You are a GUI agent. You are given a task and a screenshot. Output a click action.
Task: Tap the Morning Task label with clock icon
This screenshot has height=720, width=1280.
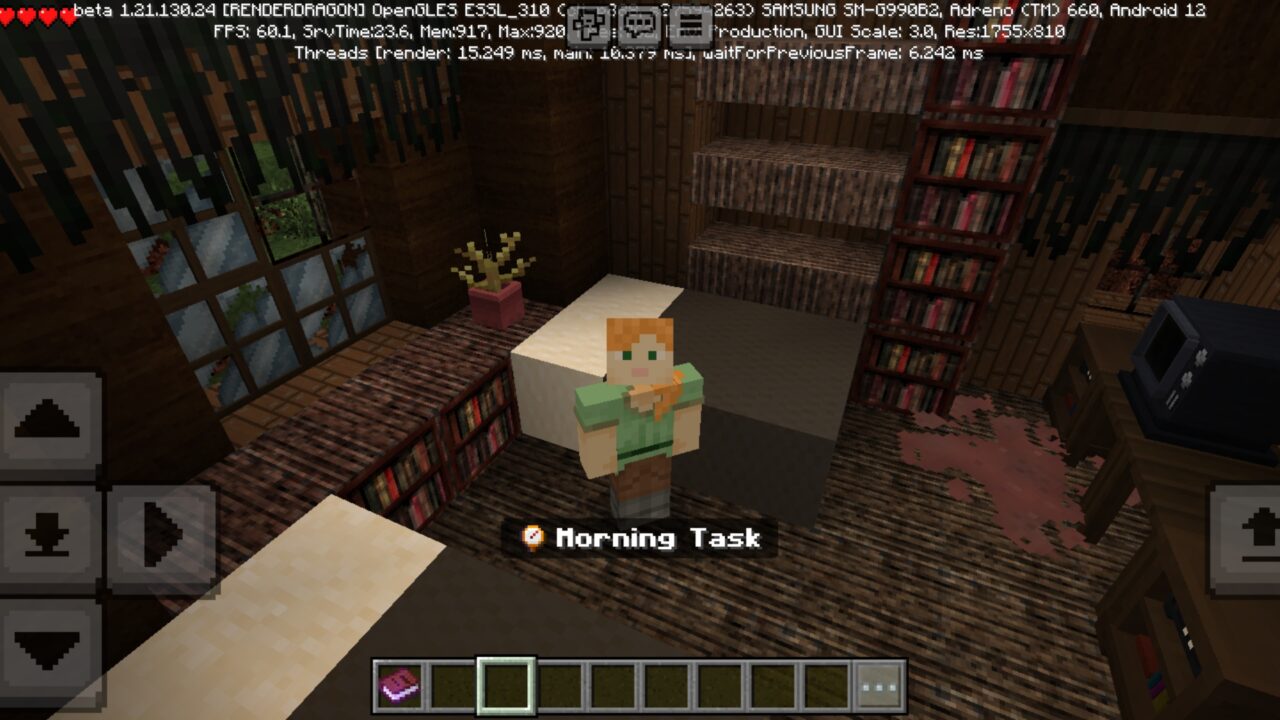click(x=640, y=538)
